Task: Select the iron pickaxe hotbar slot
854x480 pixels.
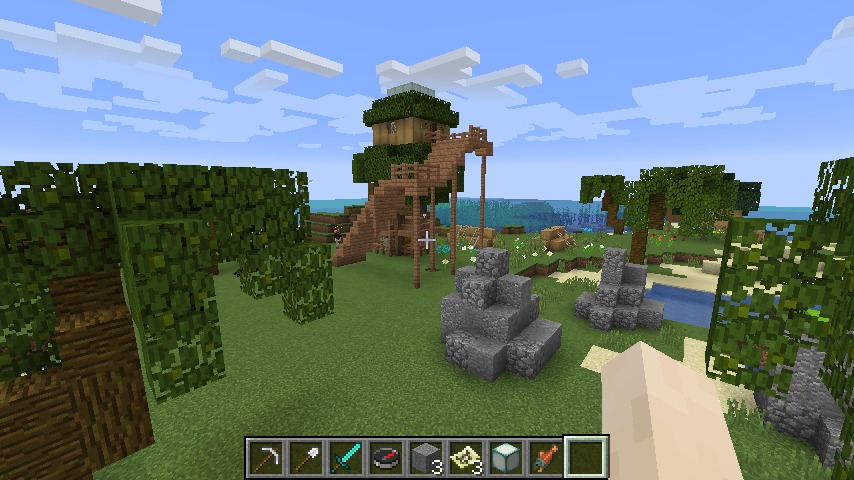Action: click(x=266, y=457)
